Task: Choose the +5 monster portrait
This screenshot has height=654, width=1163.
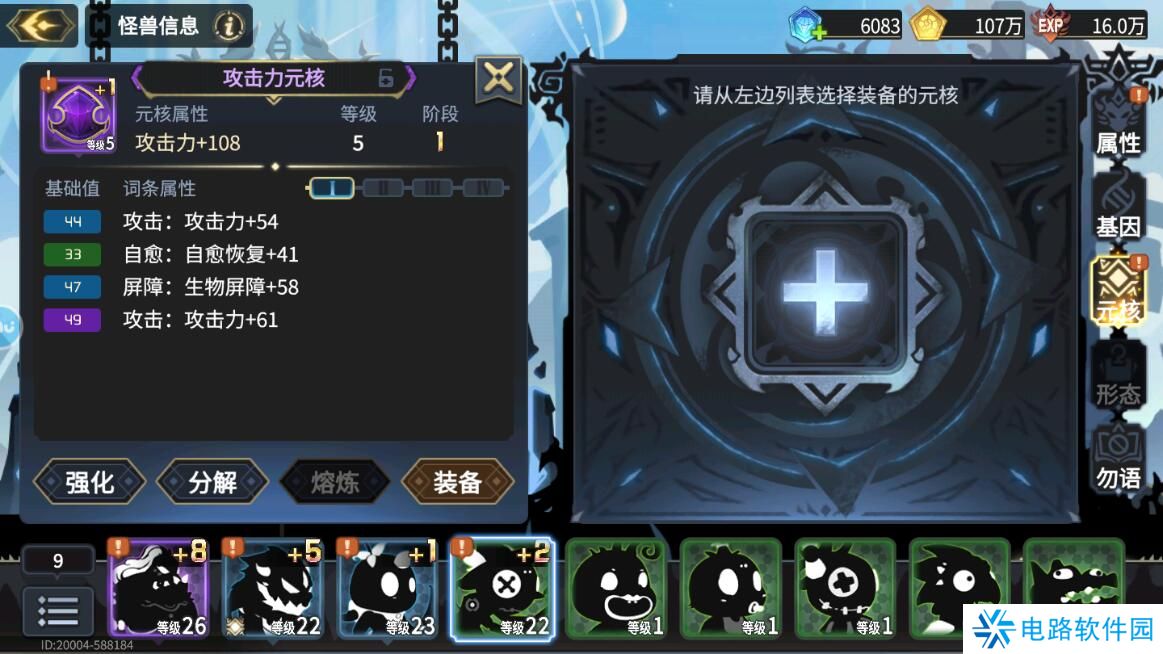Action: [272, 588]
